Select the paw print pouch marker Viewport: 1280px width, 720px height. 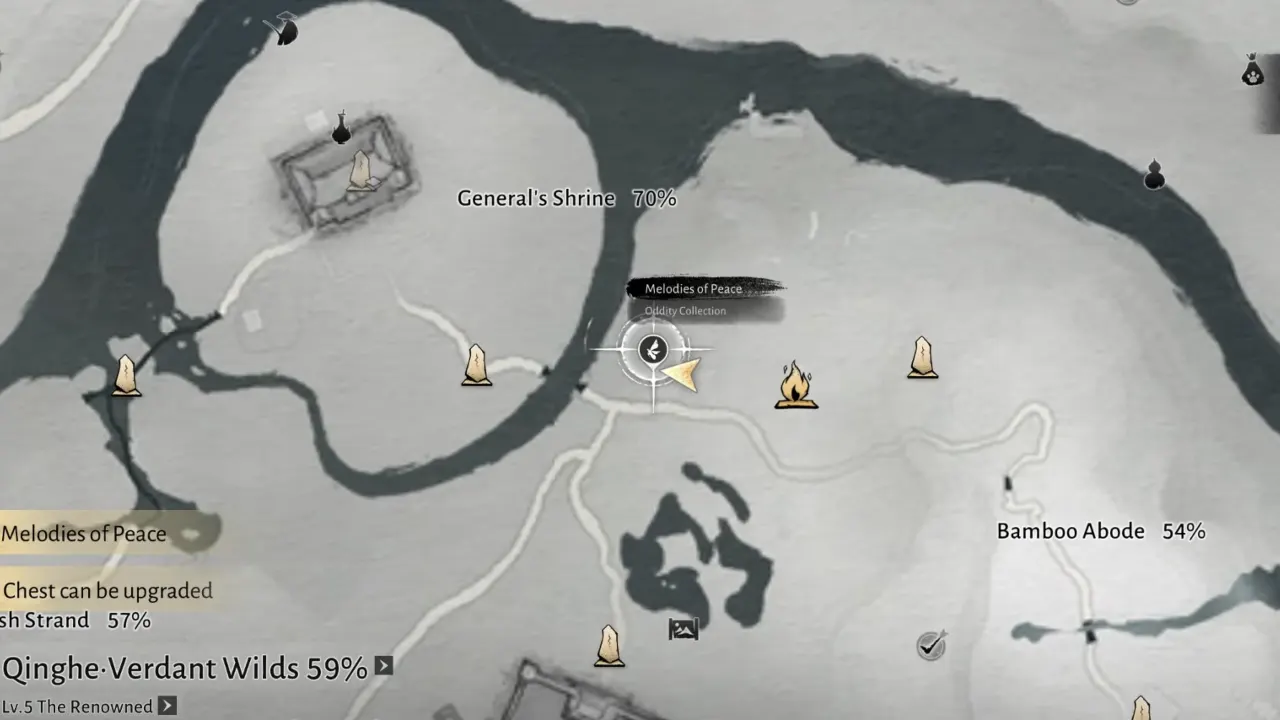[1252, 70]
